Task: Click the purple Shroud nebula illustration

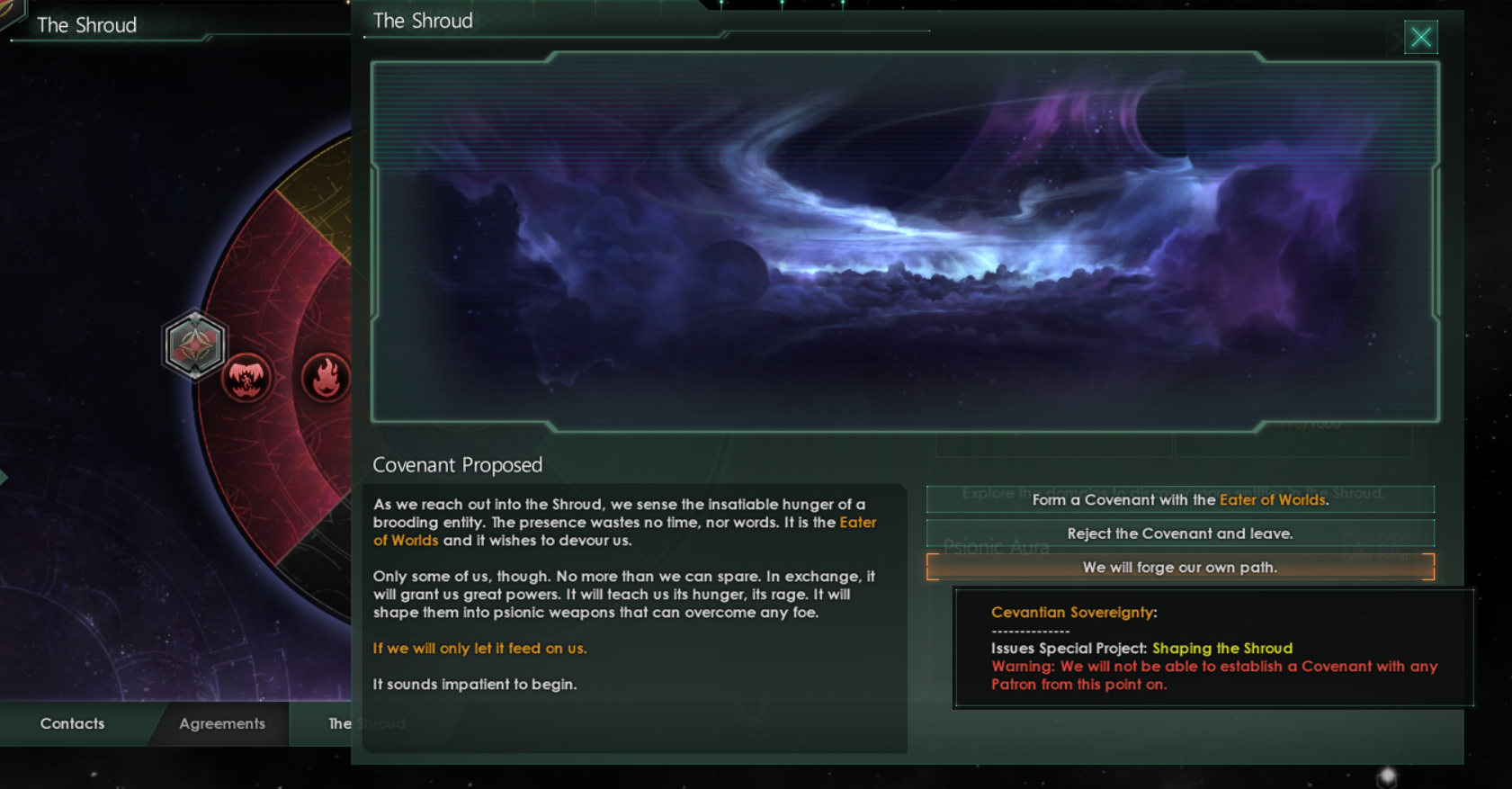Action: 899,243
